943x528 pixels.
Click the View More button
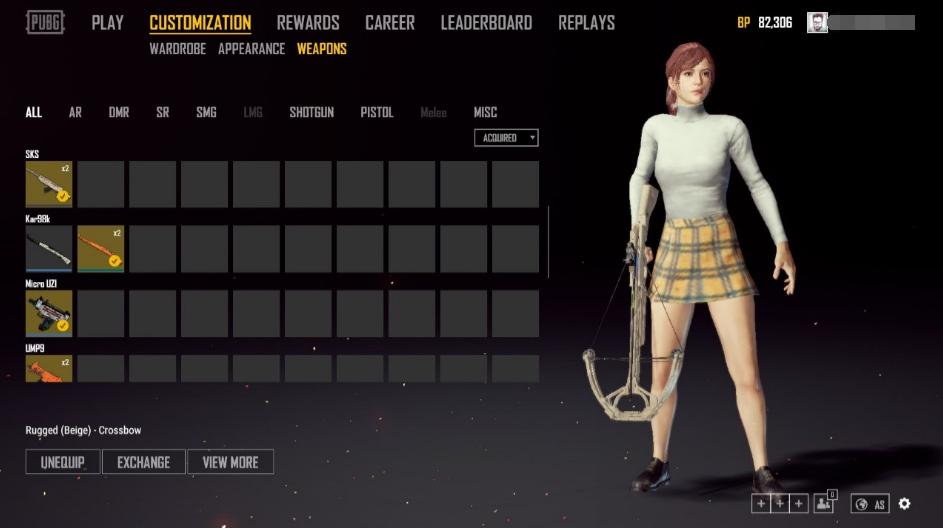click(x=230, y=462)
